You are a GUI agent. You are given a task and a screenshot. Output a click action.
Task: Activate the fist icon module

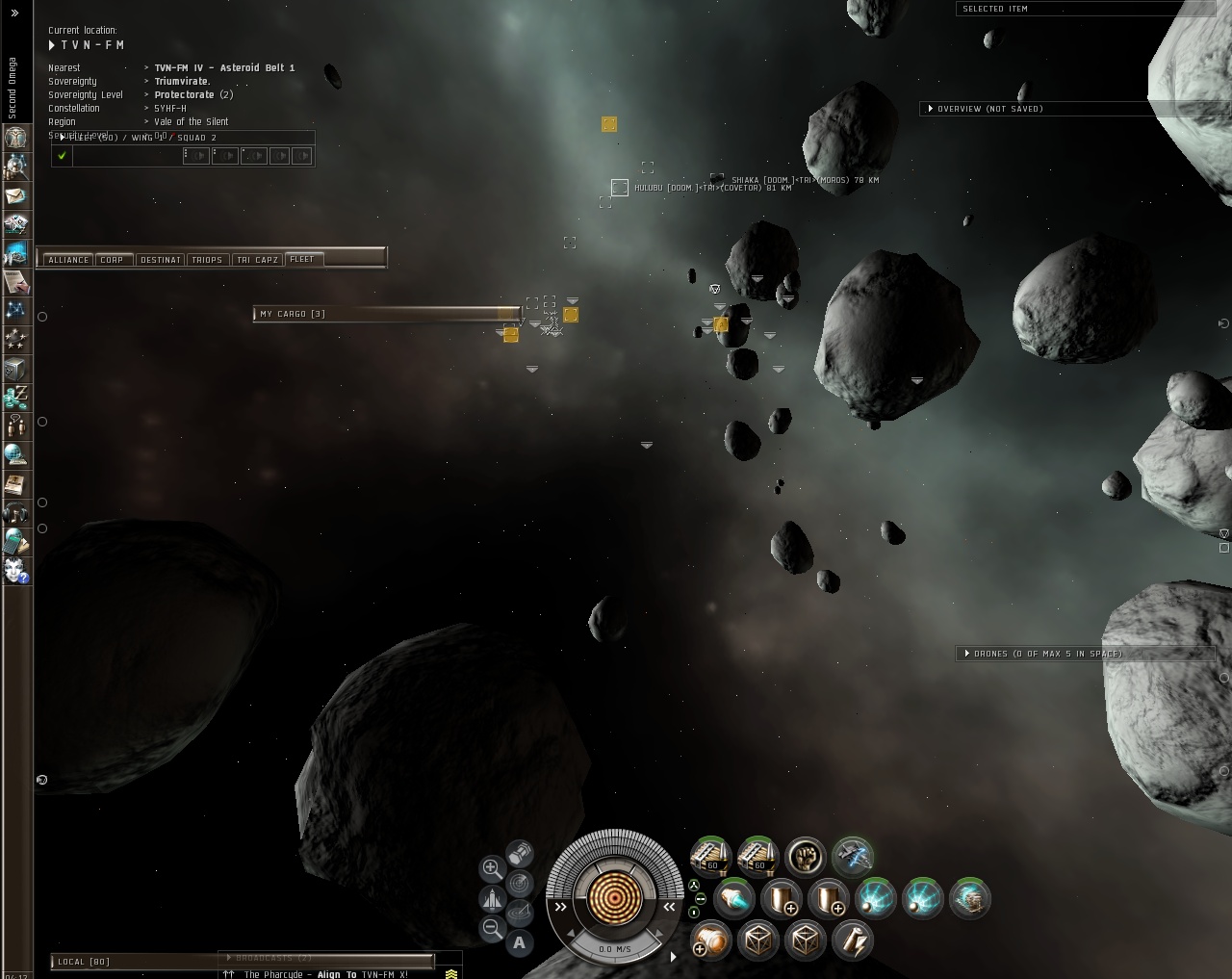tap(806, 856)
